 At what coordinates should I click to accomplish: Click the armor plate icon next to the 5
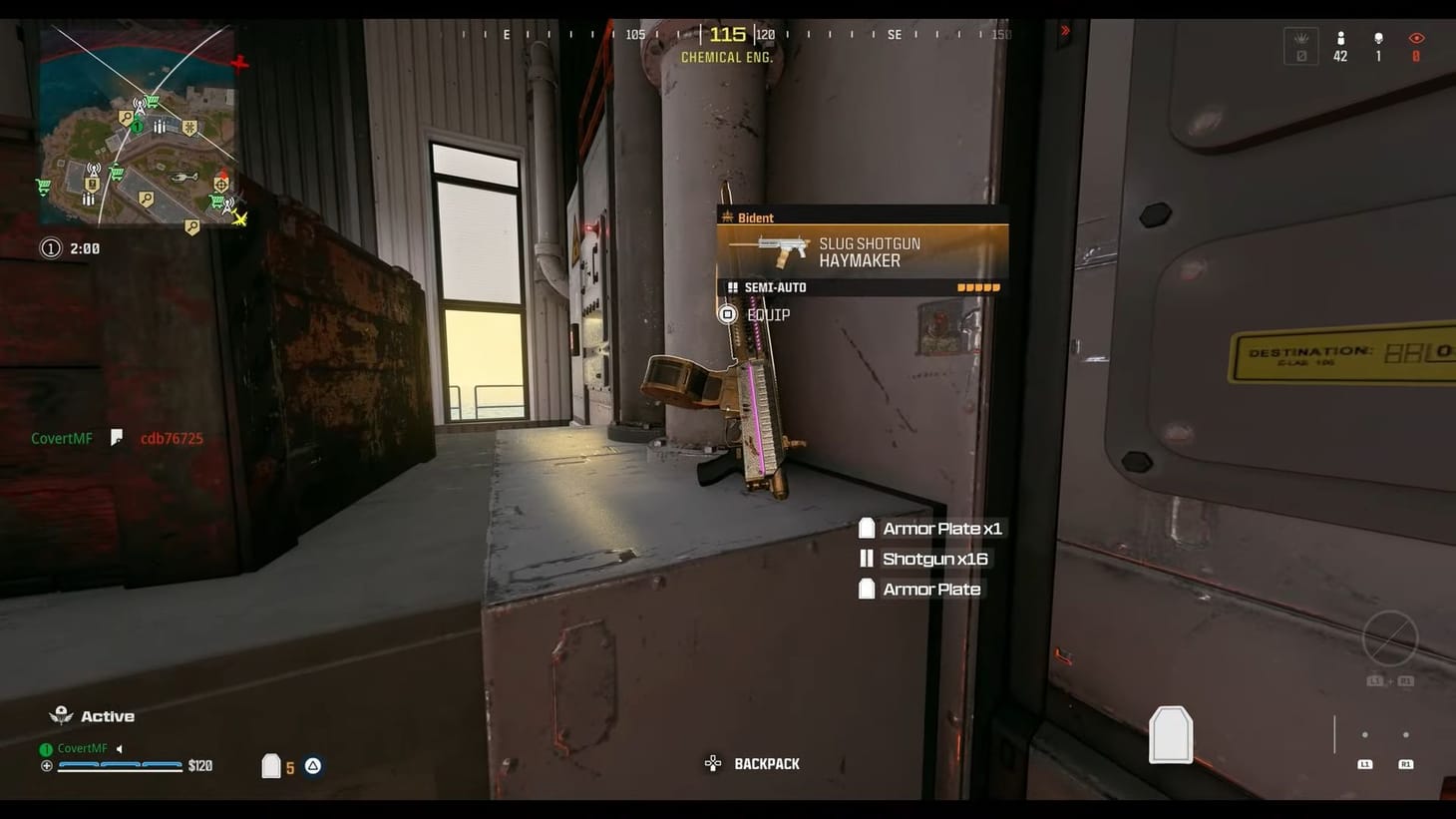pos(271,765)
